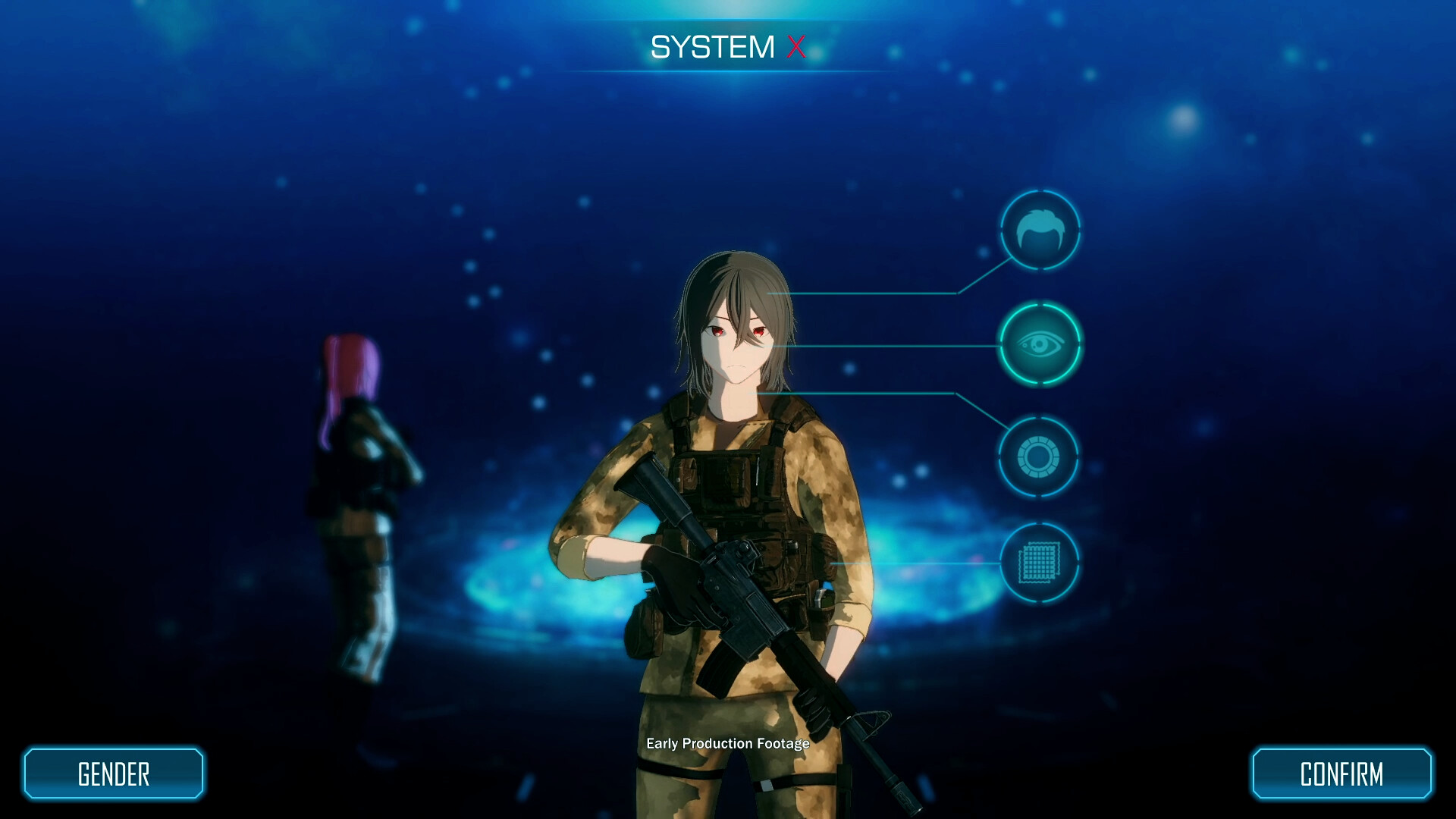The image size is (1456, 819).
Task: Open the iris pattern customization icon
Action: point(1040,456)
